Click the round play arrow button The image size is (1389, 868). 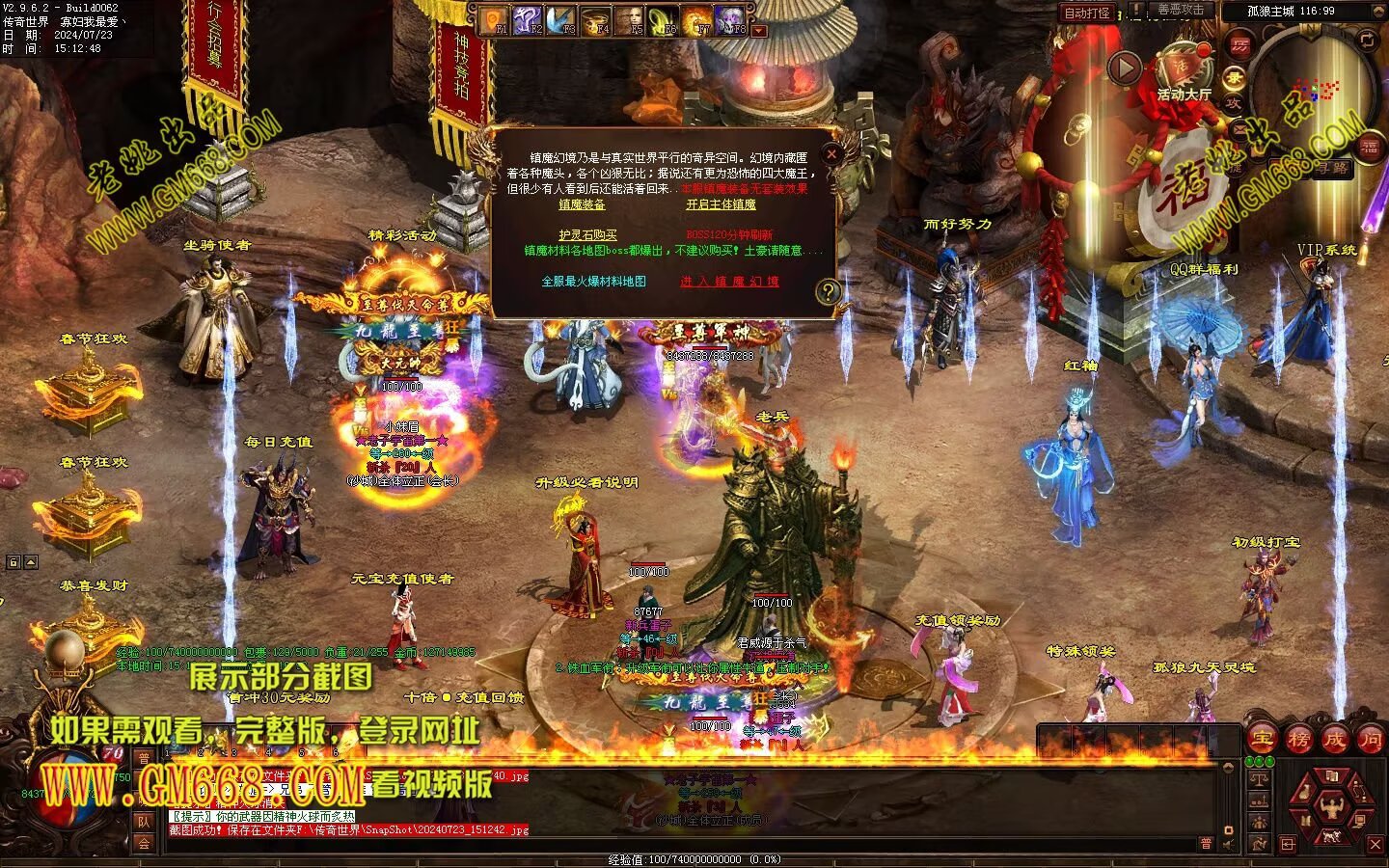click(x=1124, y=68)
